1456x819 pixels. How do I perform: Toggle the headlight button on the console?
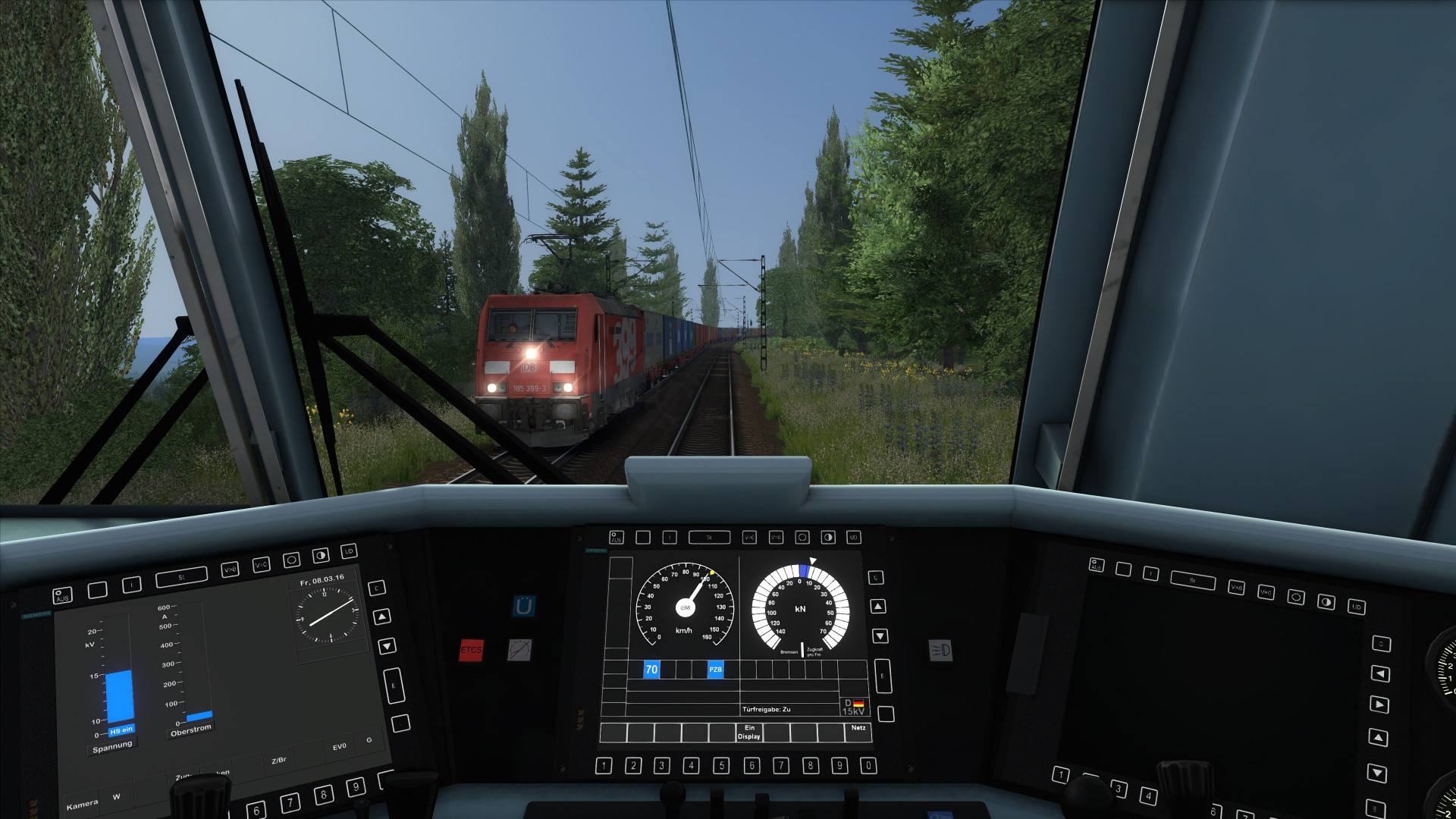[x=940, y=650]
